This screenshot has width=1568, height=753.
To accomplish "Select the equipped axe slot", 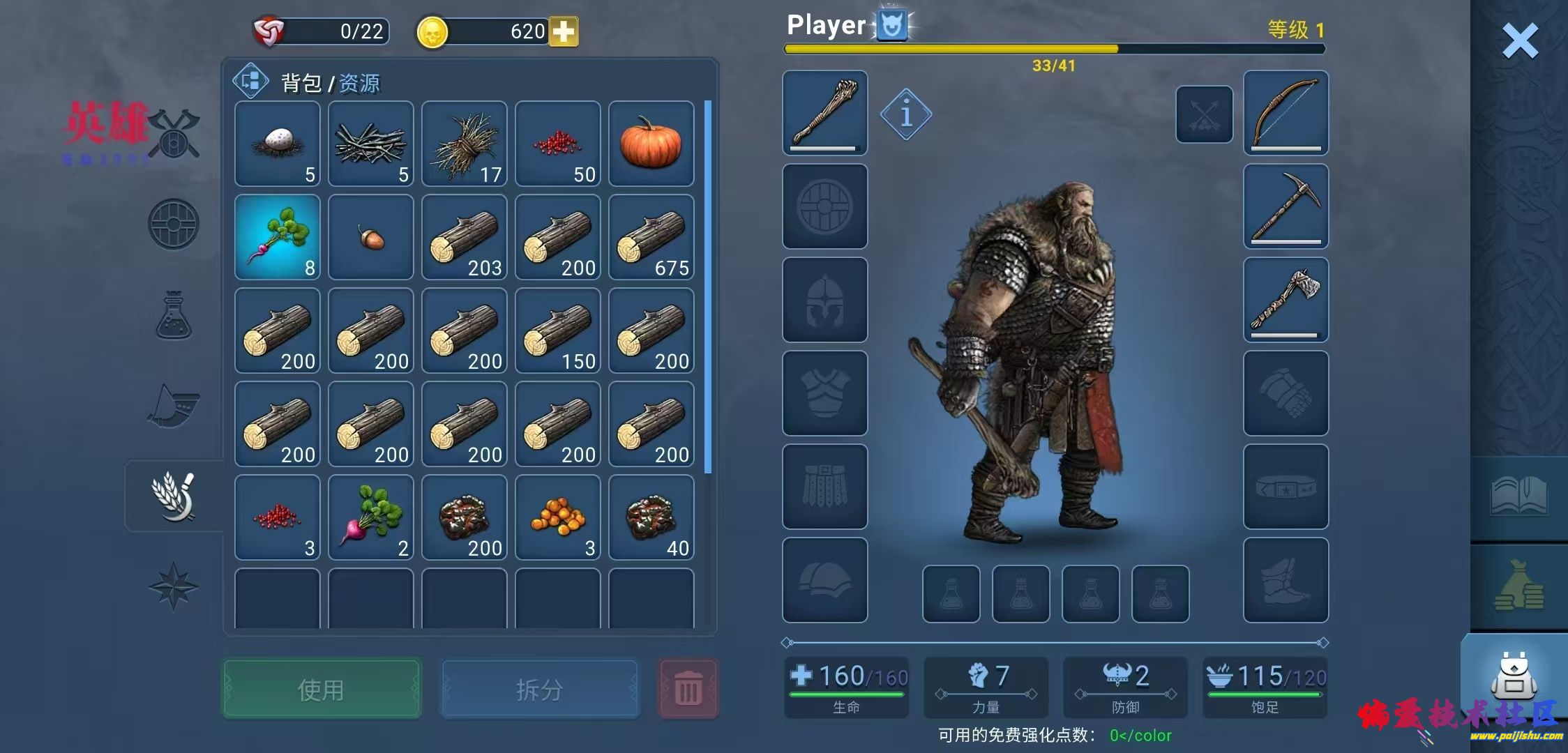I will (1286, 300).
